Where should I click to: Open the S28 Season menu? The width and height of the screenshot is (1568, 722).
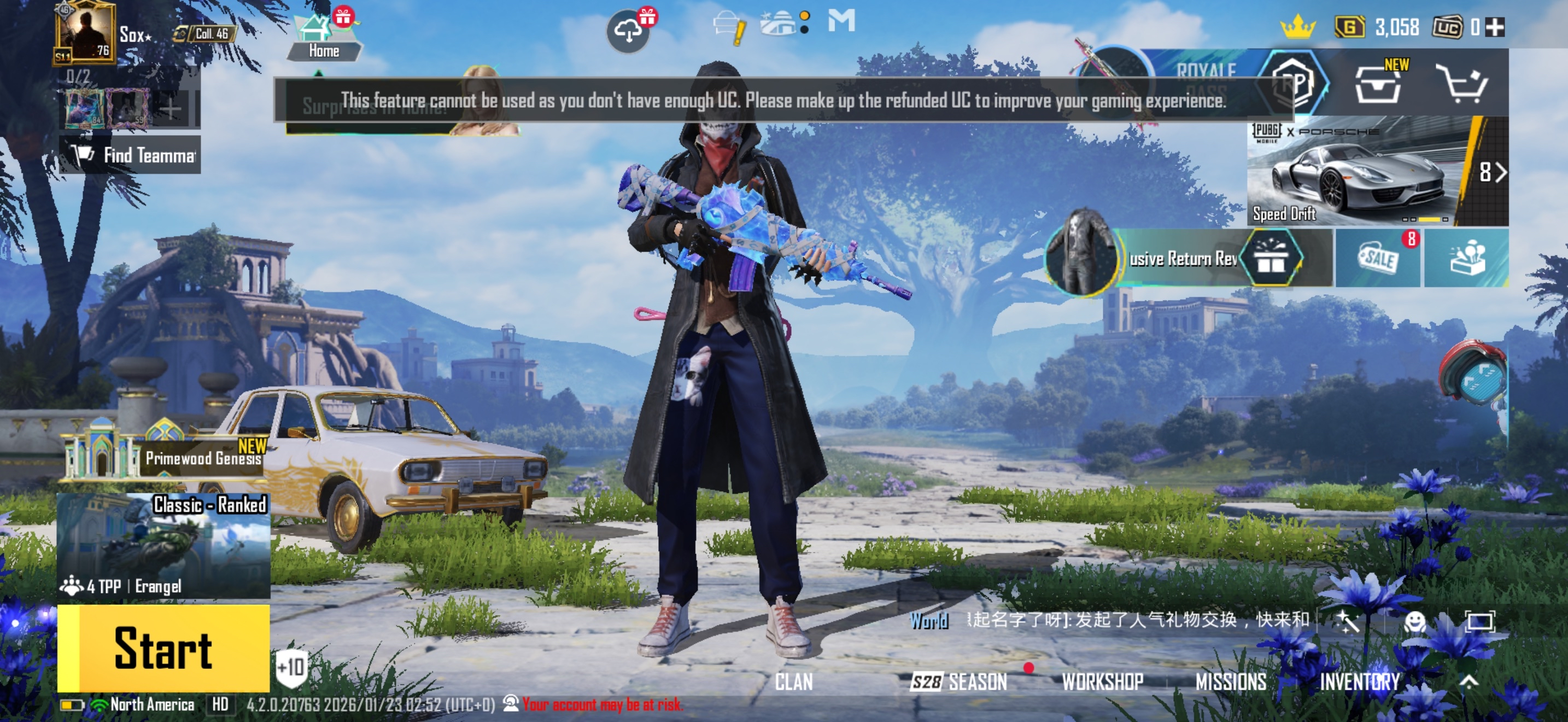click(959, 682)
